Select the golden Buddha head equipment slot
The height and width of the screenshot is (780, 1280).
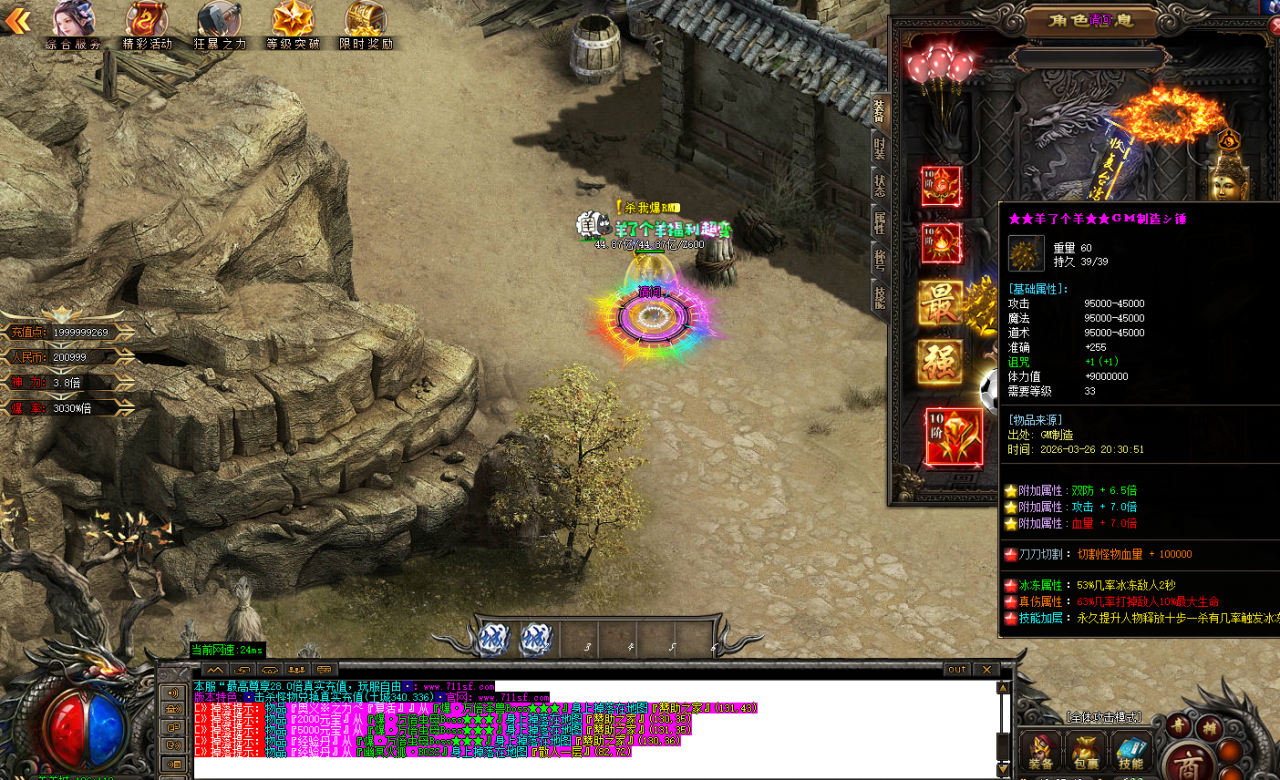(x=1228, y=181)
